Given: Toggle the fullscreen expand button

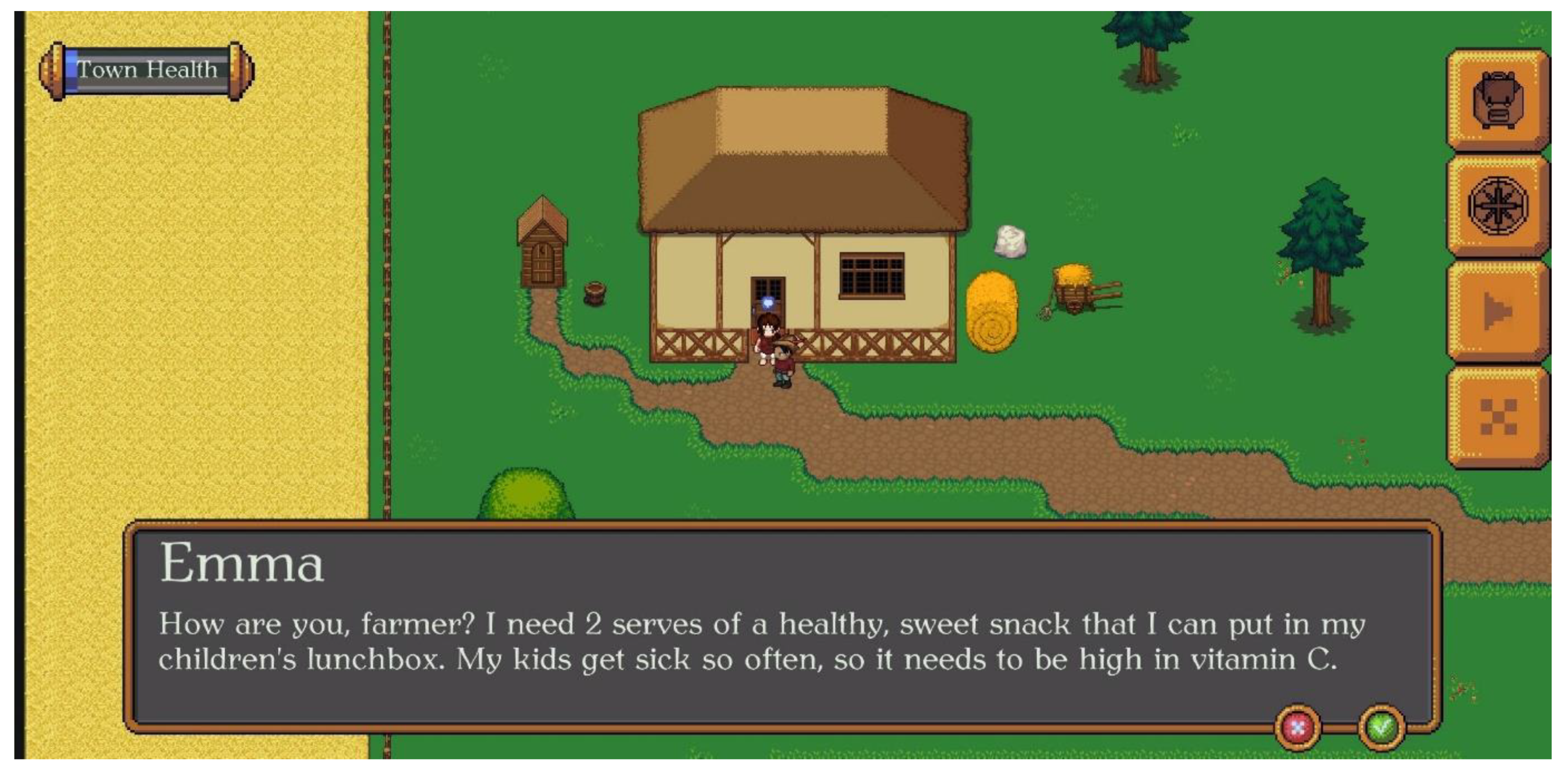Looking at the screenshot, I should pos(1497,417).
